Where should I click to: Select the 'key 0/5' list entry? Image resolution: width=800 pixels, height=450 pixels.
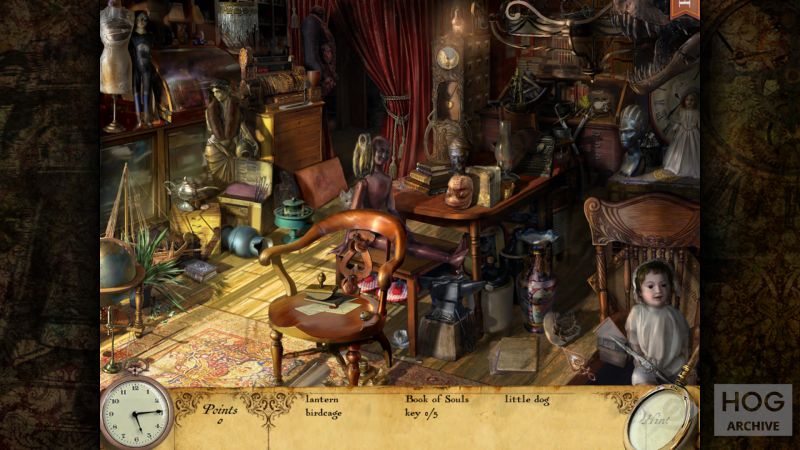422,411
